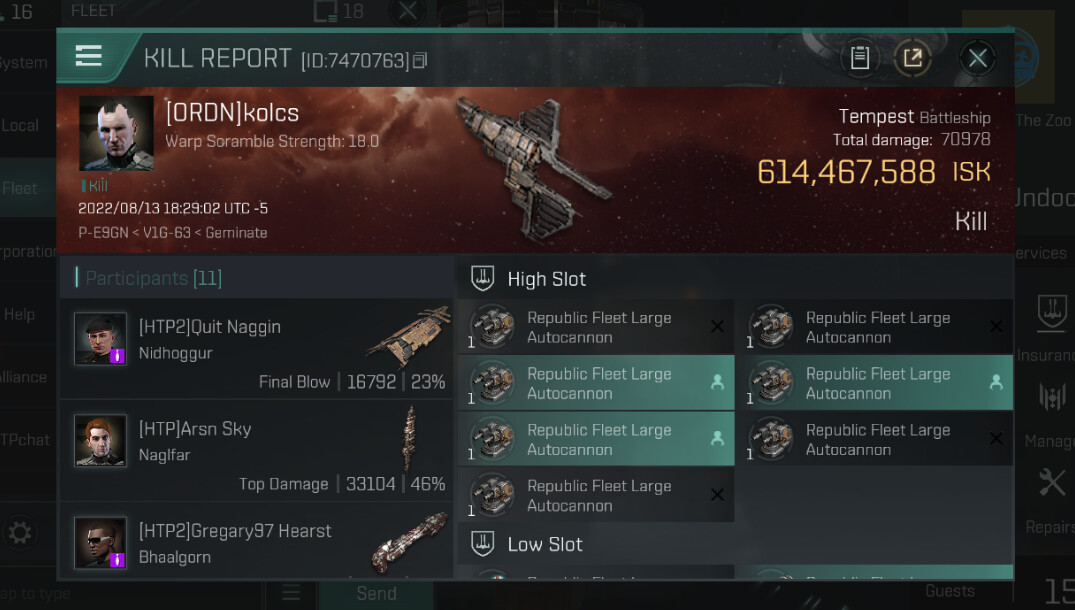The image size is (1075, 610).
Task: Open the settings gear icon
Action: (x=20, y=530)
